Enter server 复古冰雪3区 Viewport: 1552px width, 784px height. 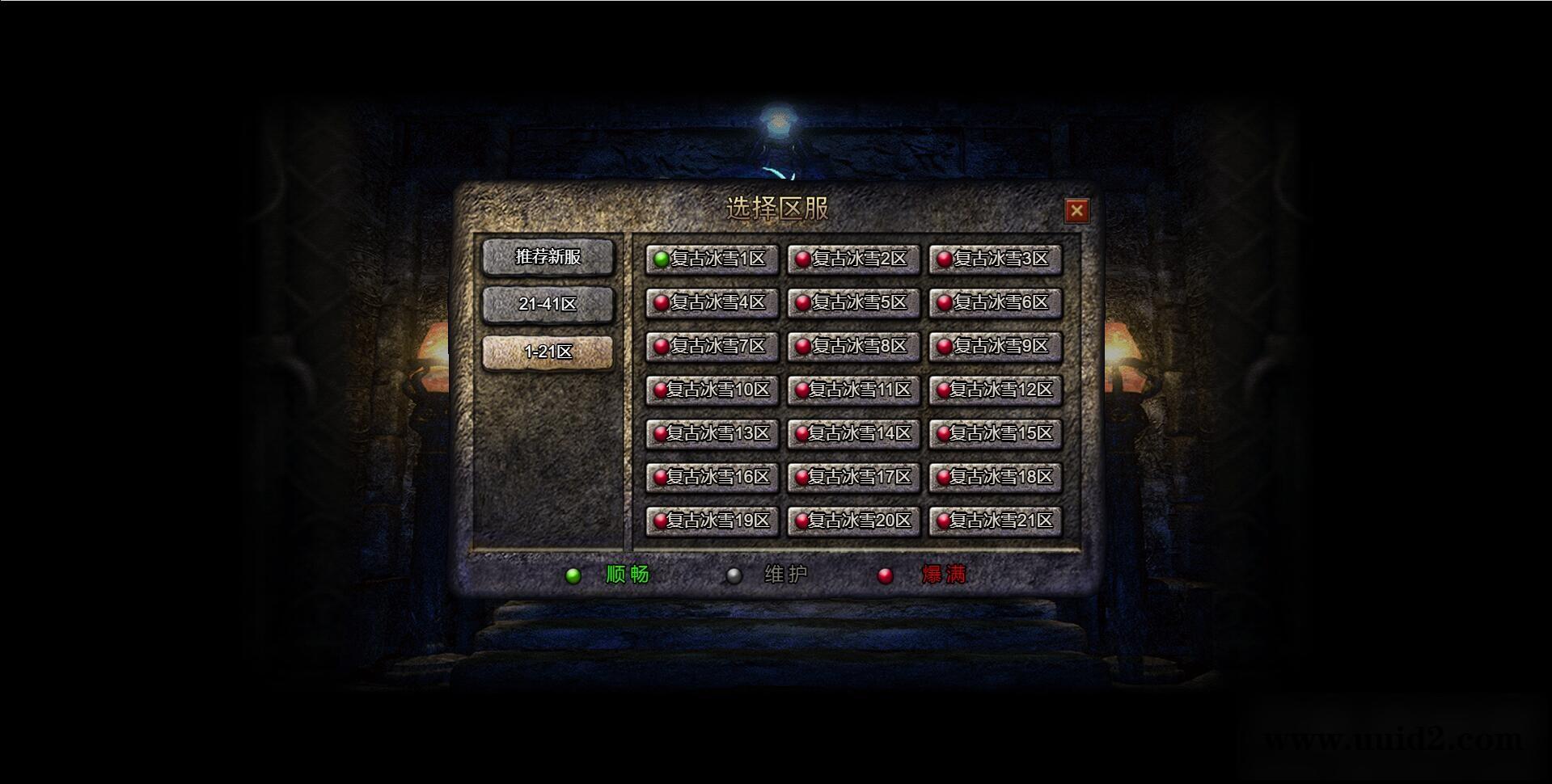click(x=995, y=259)
